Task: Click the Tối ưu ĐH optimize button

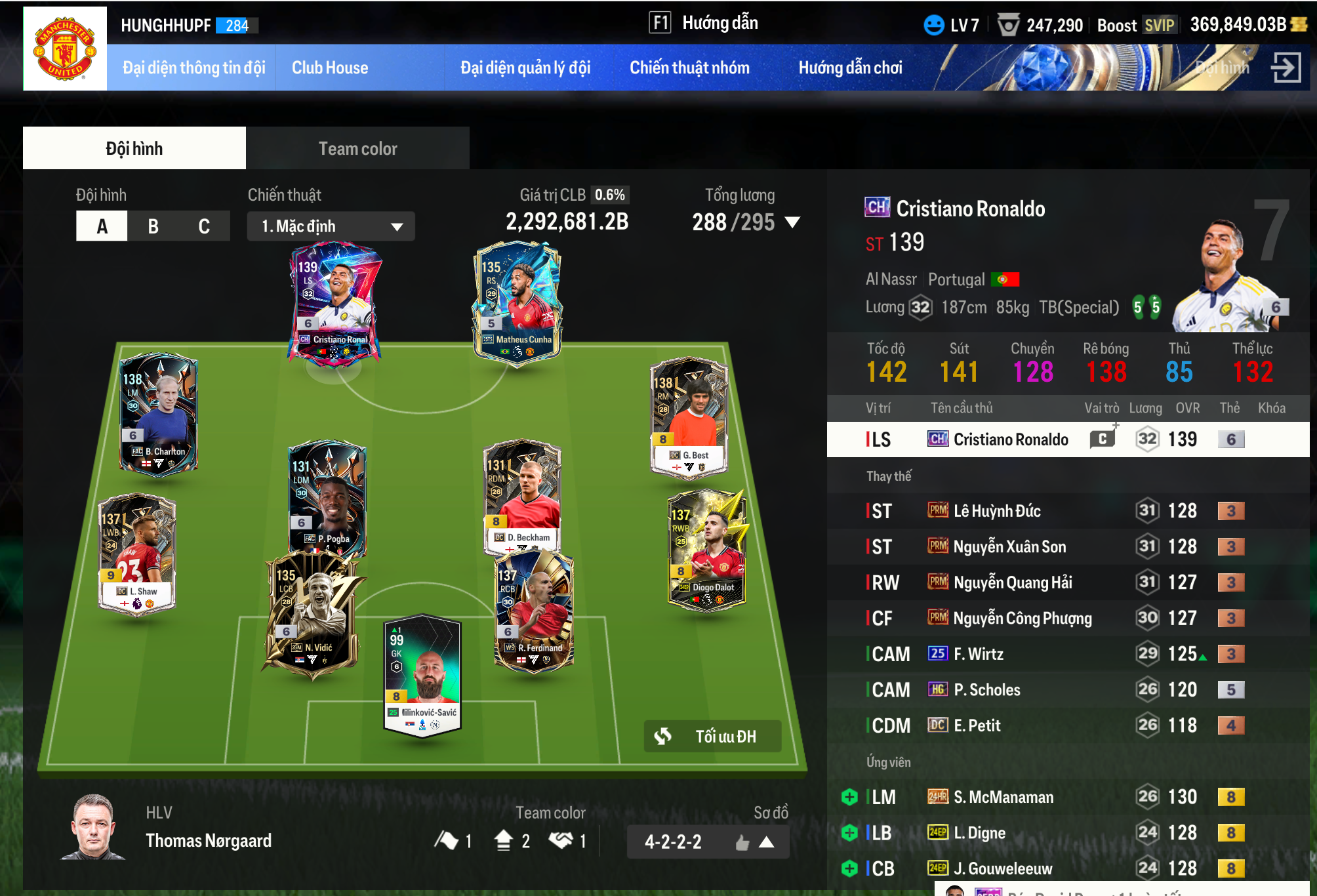Action: point(712,737)
